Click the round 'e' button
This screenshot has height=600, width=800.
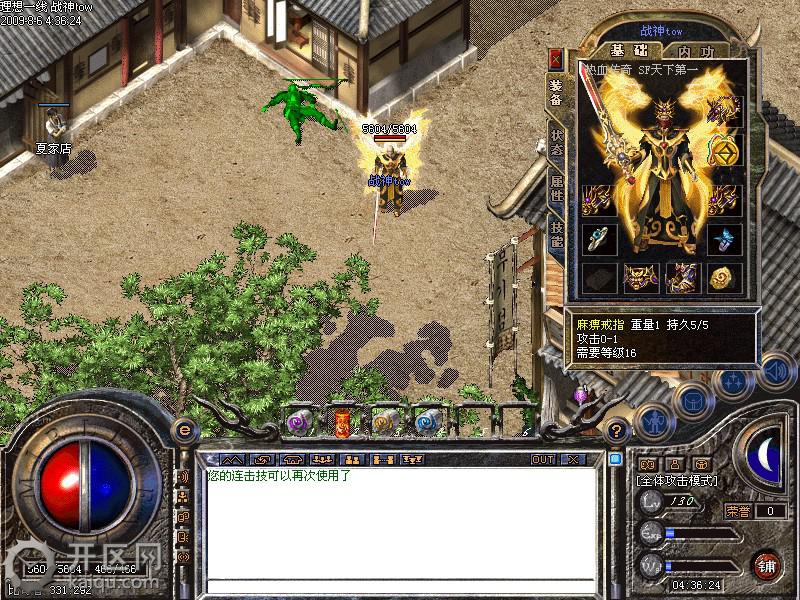pyautogui.click(x=183, y=430)
